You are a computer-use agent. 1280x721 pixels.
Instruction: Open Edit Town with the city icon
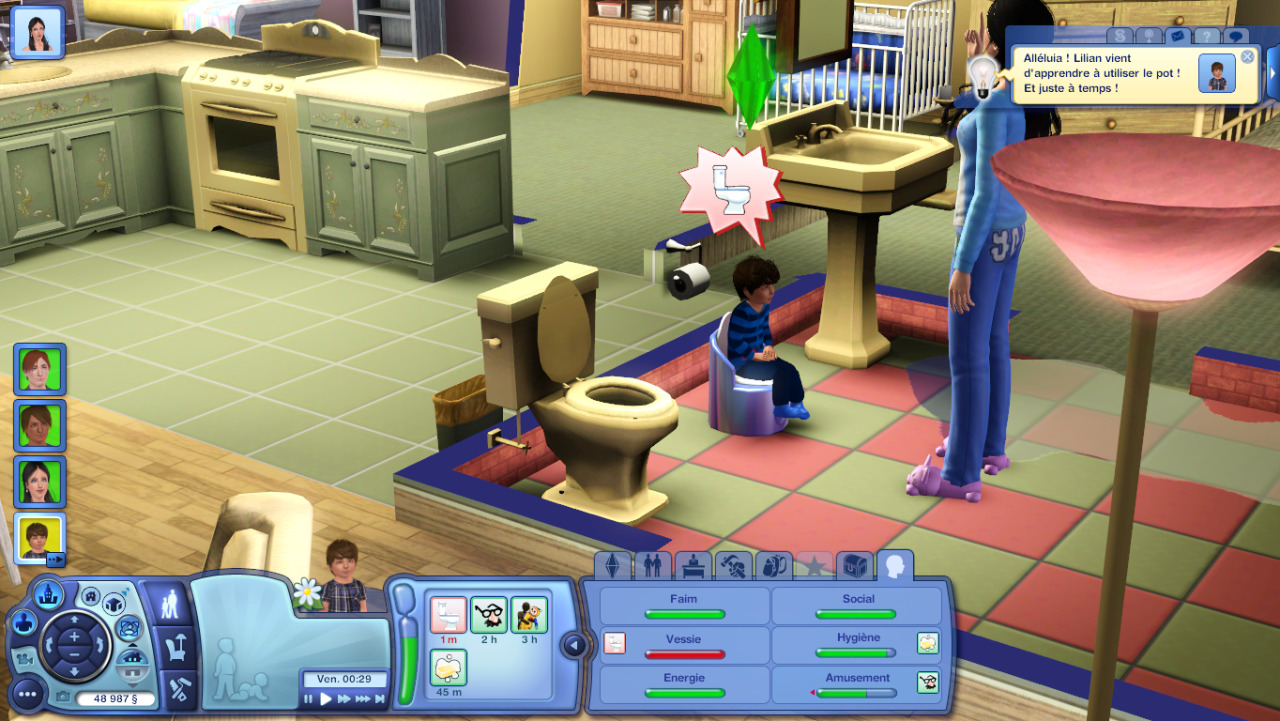point(45,596)
